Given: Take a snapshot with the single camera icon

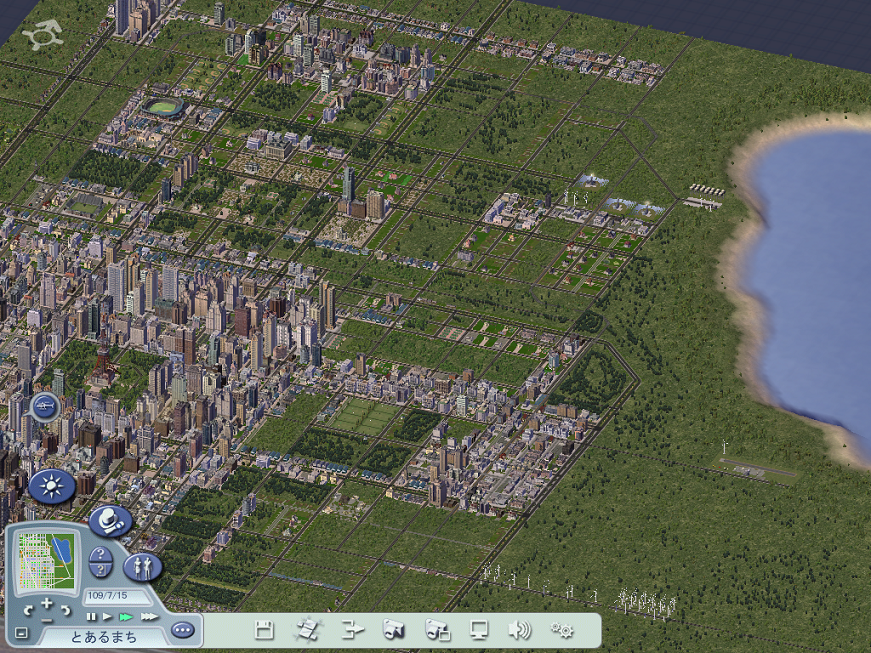Looking at the screenshot, I should tap(393, 630).
